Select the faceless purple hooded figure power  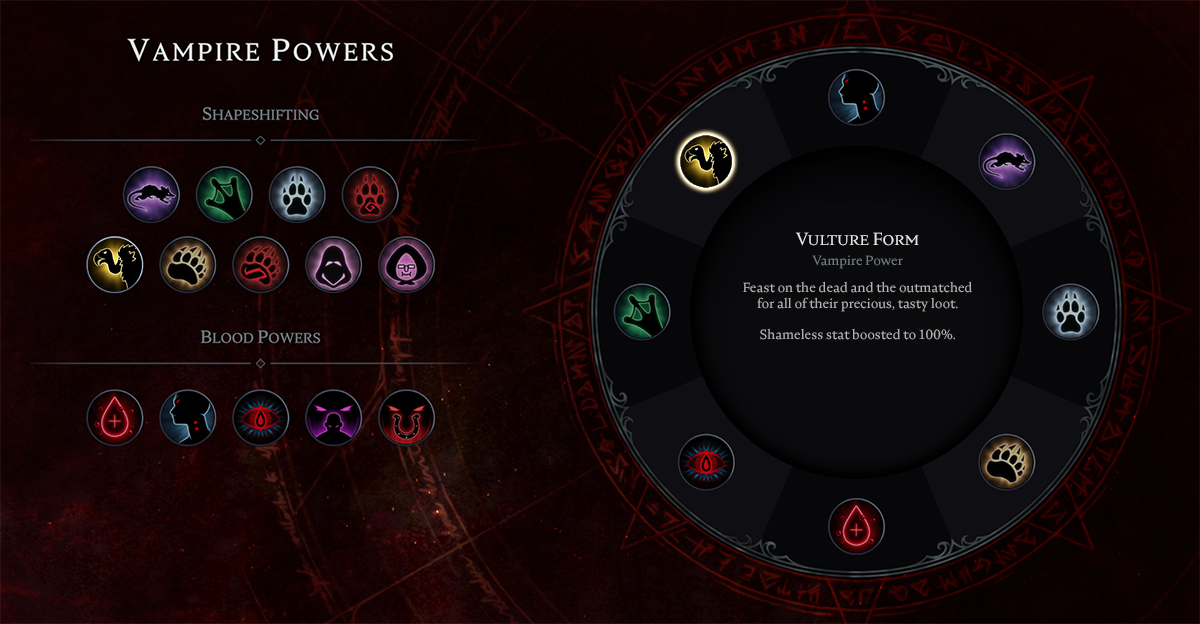[x=334, y=264]
